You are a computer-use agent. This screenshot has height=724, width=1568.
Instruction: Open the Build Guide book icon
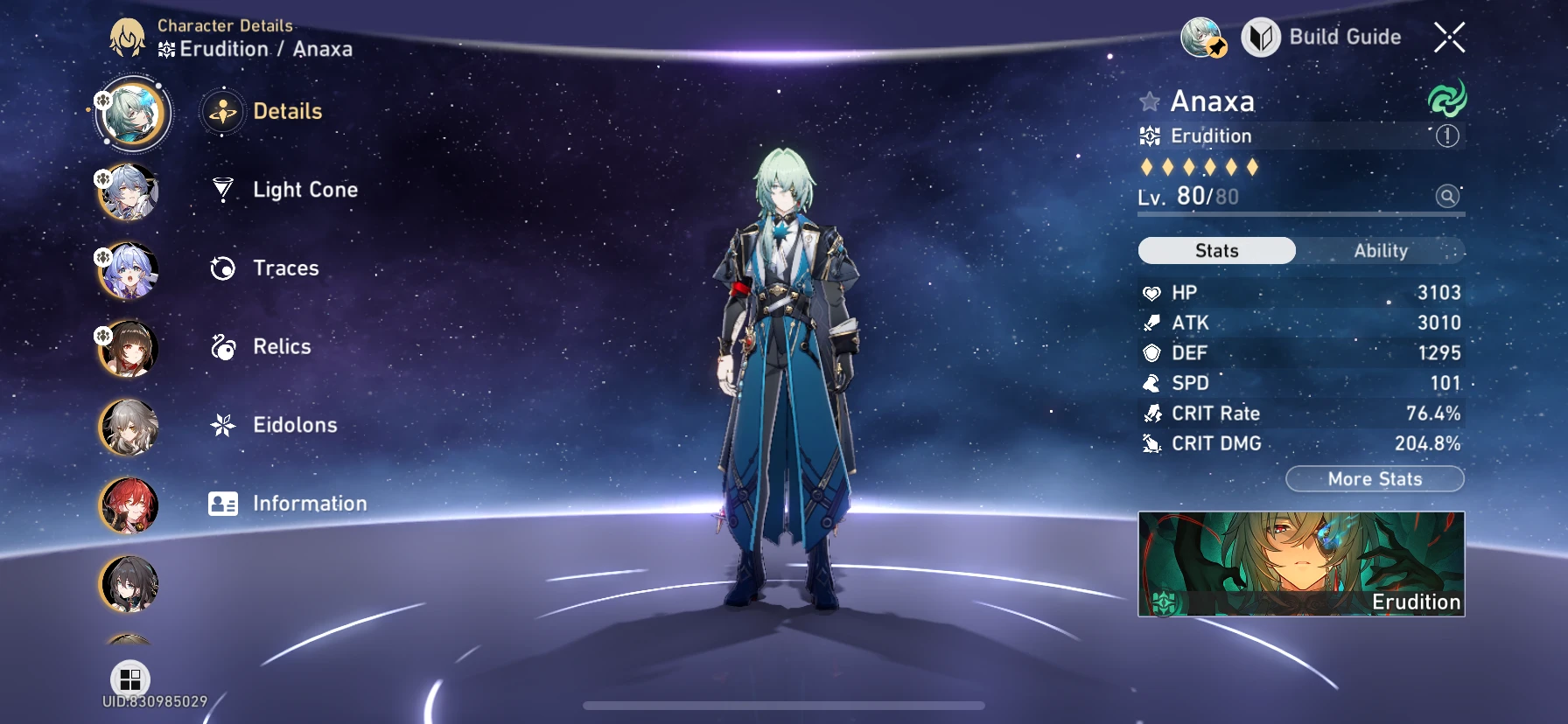[x=1260, y=38]
